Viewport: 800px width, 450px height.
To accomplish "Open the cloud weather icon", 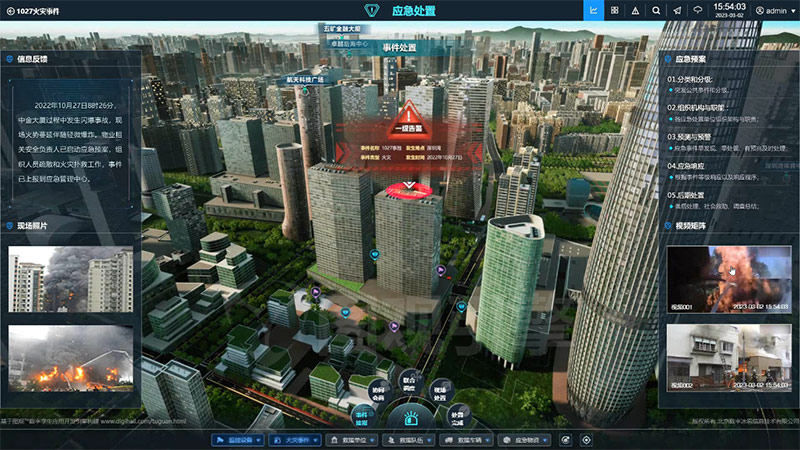I will click(x=698, y=10).
